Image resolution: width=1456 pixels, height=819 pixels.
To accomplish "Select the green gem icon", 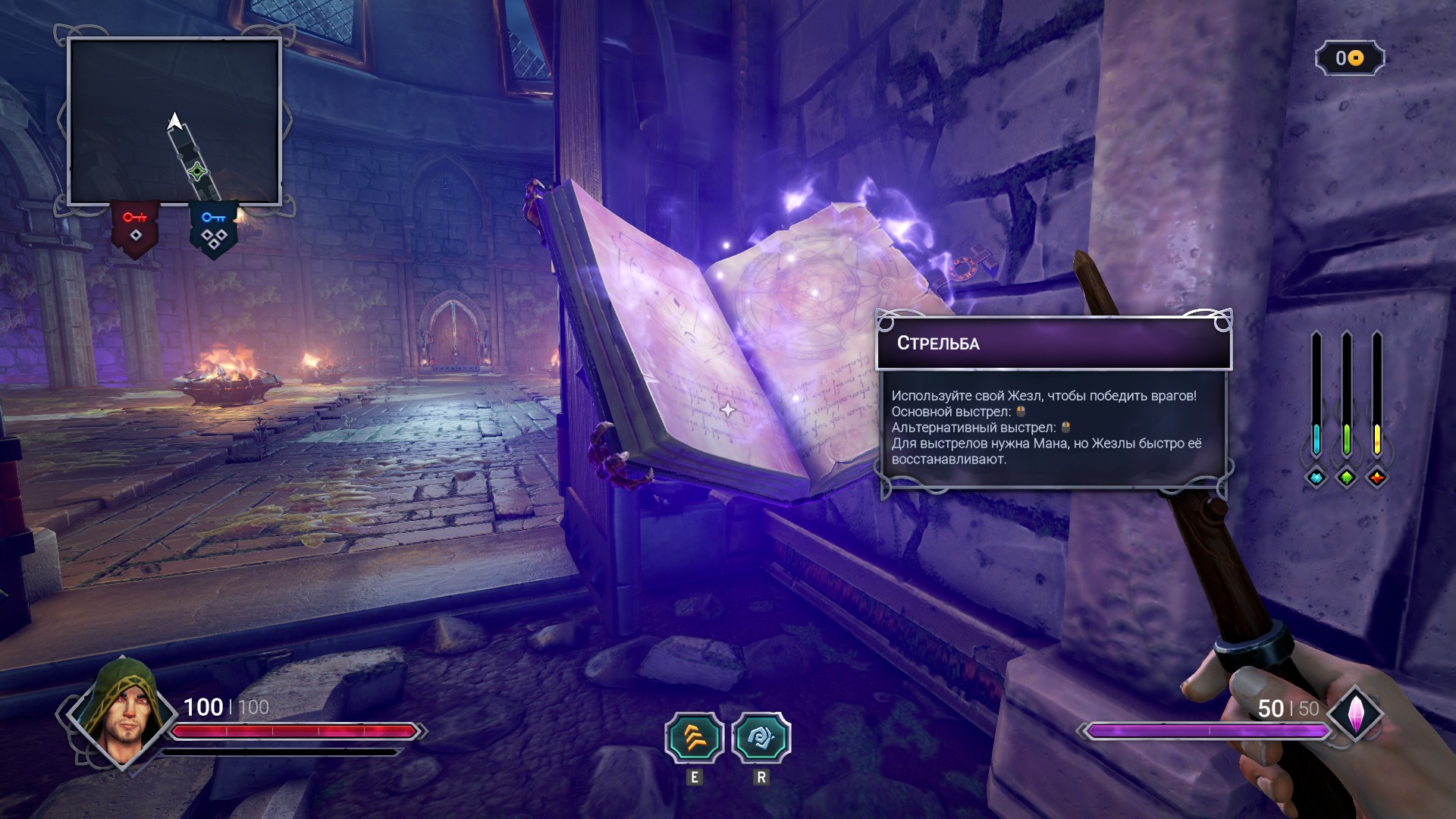I will [1347, 478].
